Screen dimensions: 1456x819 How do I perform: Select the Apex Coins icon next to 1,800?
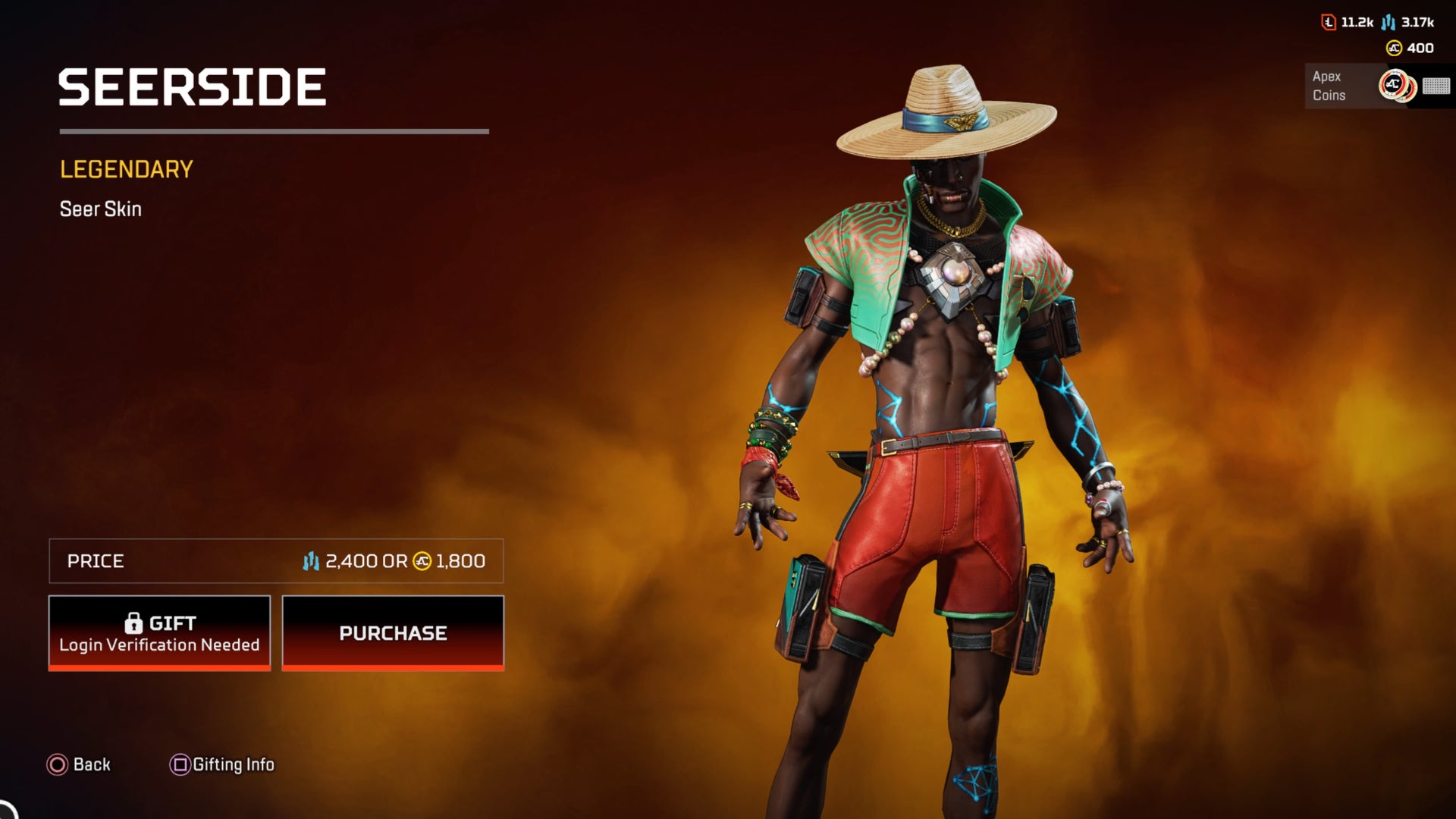420,561
